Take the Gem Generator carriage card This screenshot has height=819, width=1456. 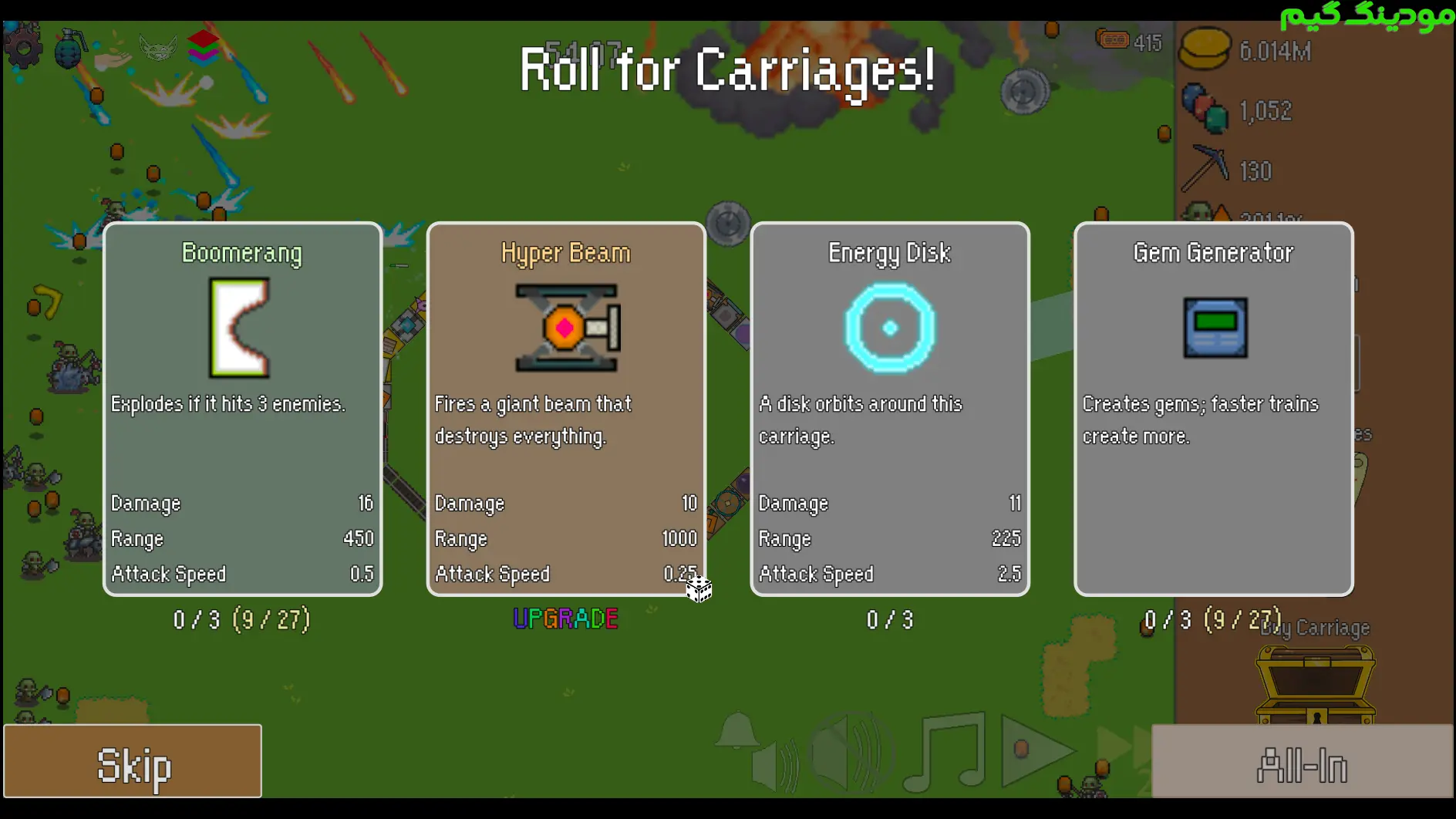1213,409
